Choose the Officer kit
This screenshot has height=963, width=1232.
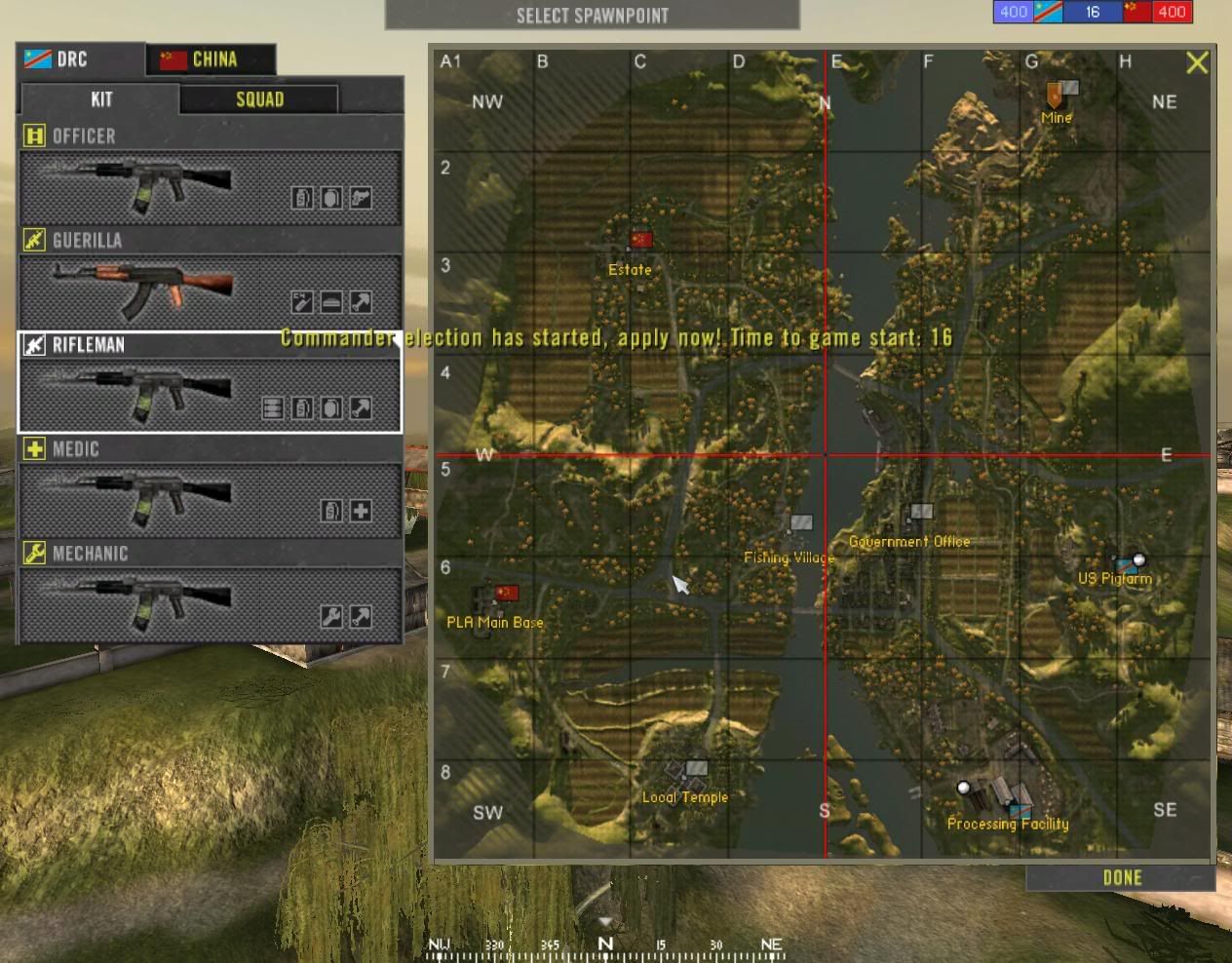pos(210,187)
